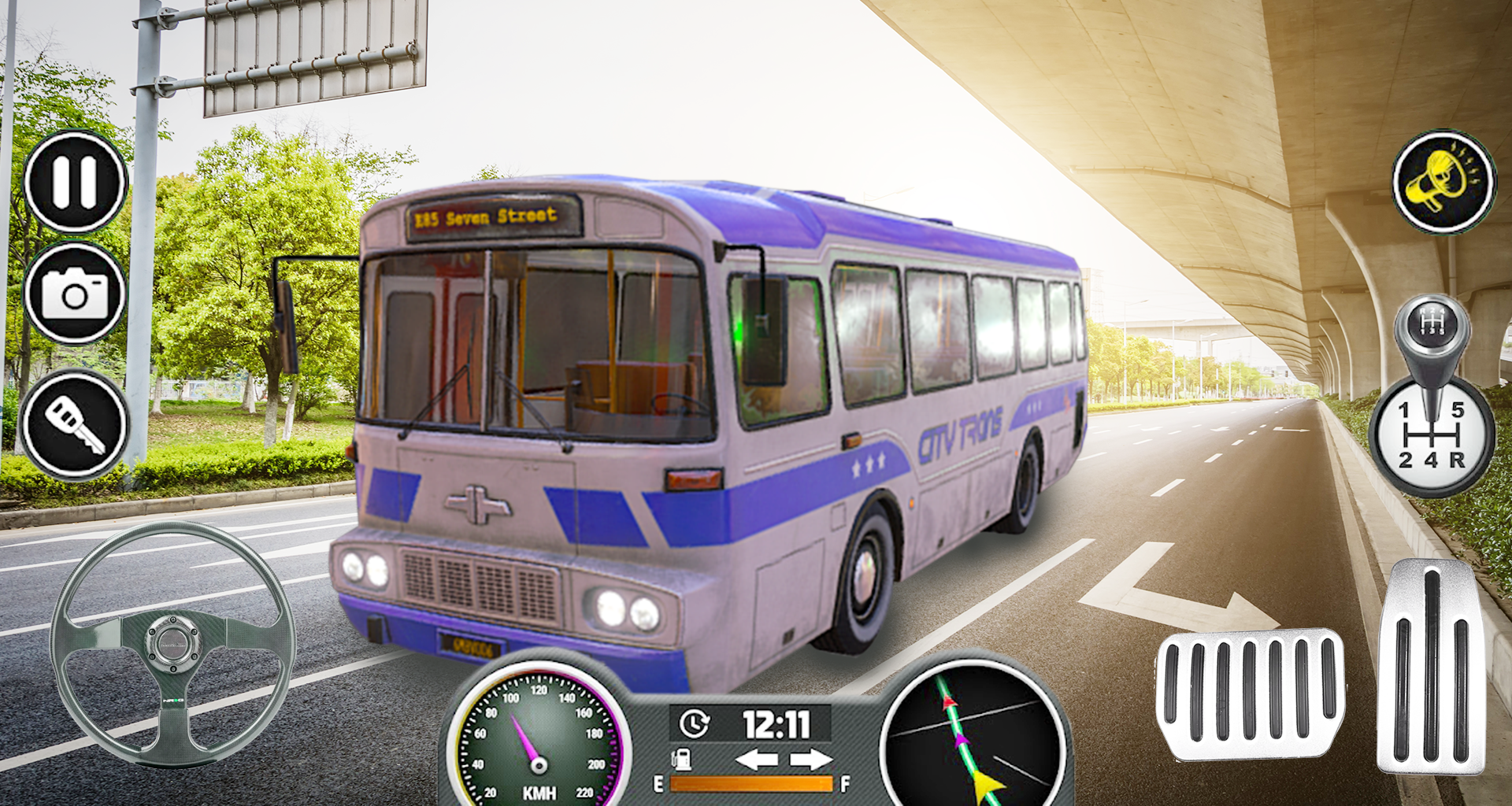This screenshot has height=806, width=1512.
Task: Step on the wide brake pedal
Action: pos(1250,693)
